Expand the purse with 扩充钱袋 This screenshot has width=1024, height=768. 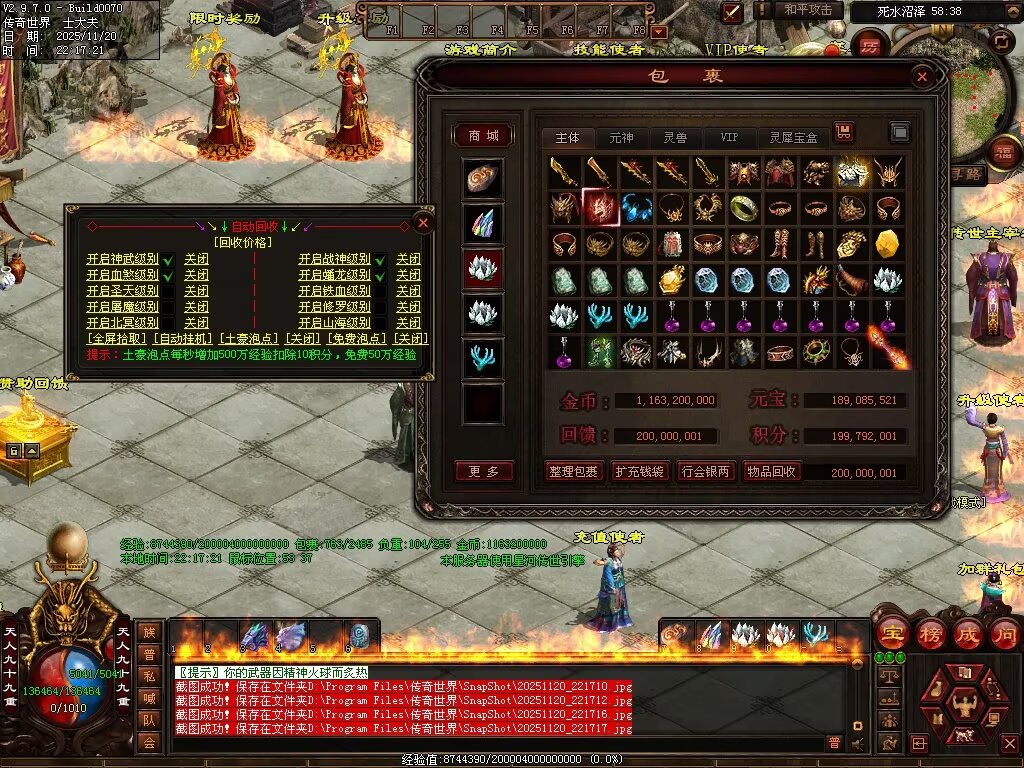click(639, 471)
